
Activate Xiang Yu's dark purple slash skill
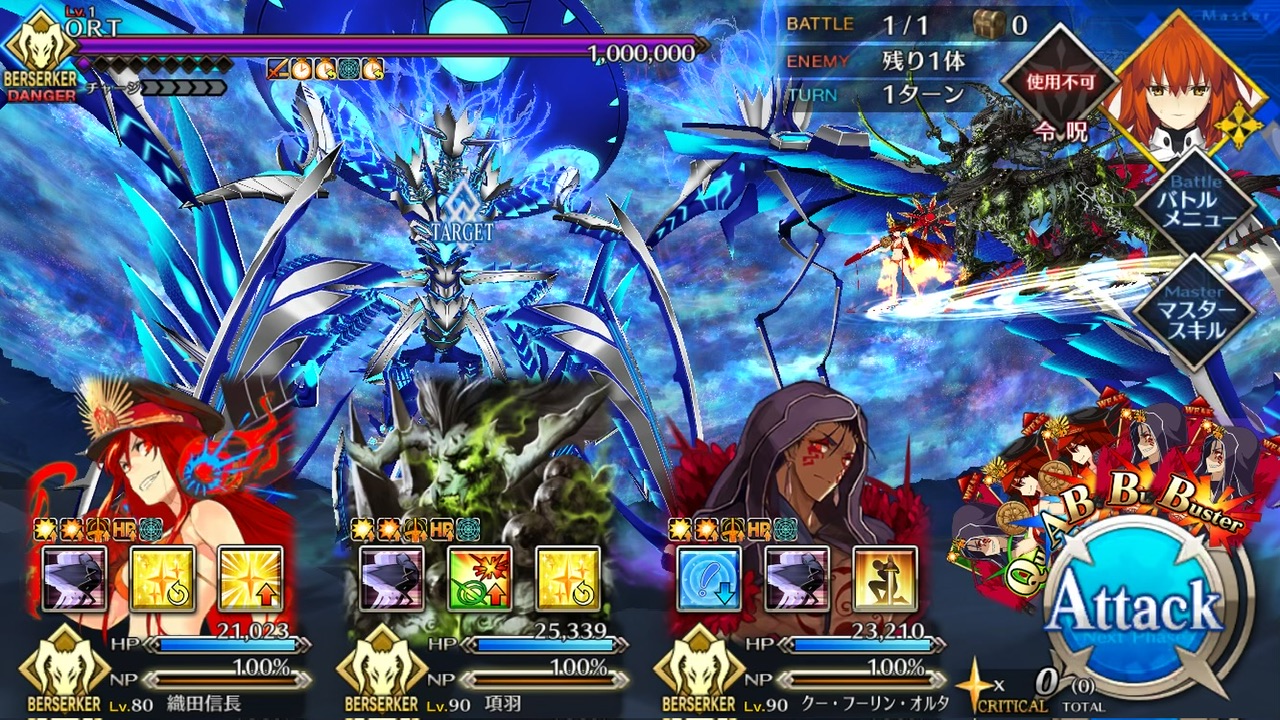pos(392,579)
